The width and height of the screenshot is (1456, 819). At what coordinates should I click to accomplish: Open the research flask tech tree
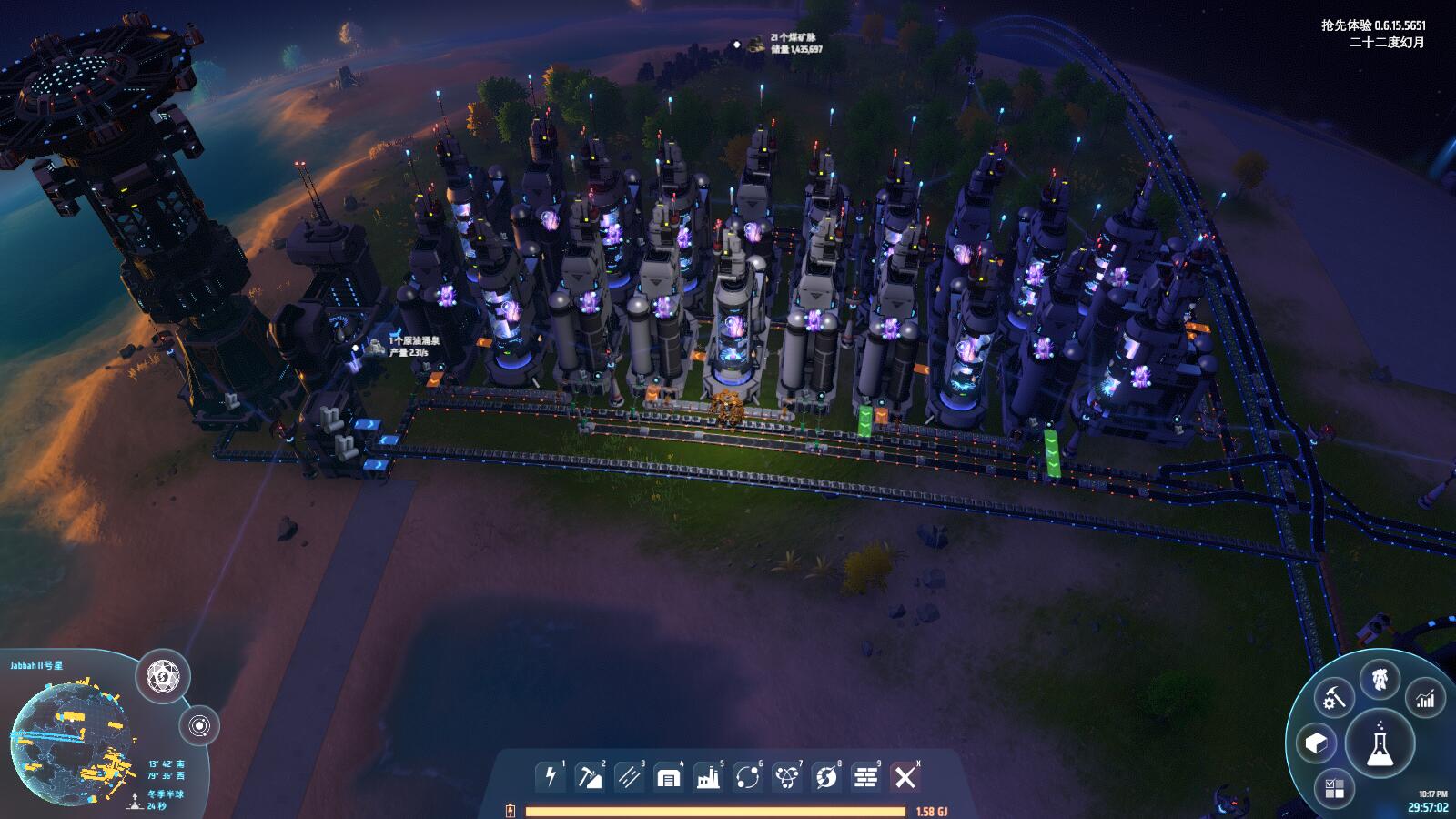(x=1380, y=744)
